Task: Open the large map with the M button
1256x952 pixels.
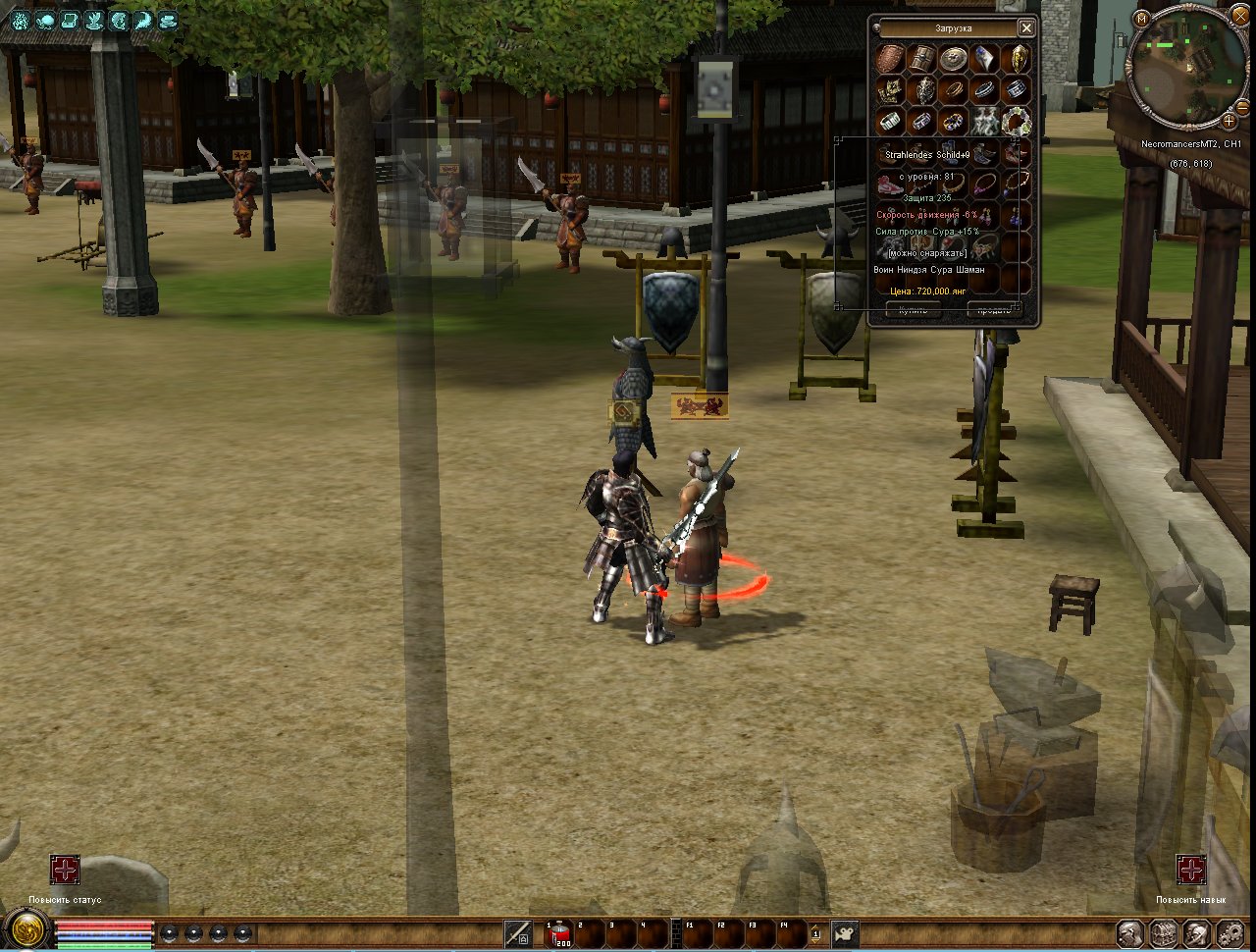Action: [1141, 18]
